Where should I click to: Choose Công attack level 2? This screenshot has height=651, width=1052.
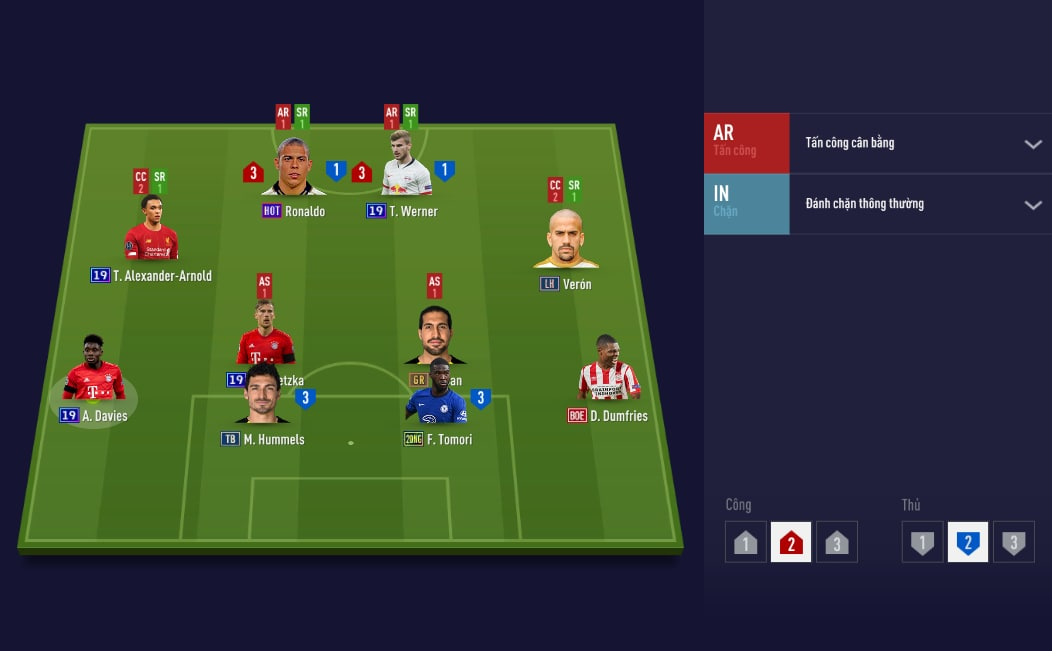tap(791, 542)
